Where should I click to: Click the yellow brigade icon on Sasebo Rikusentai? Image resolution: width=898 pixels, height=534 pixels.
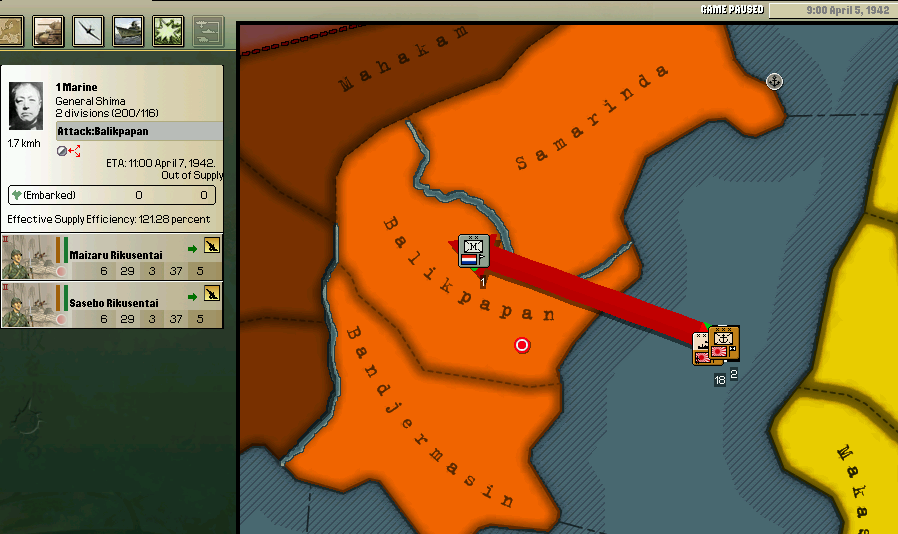pyautogui.click(x=212, y=293)
